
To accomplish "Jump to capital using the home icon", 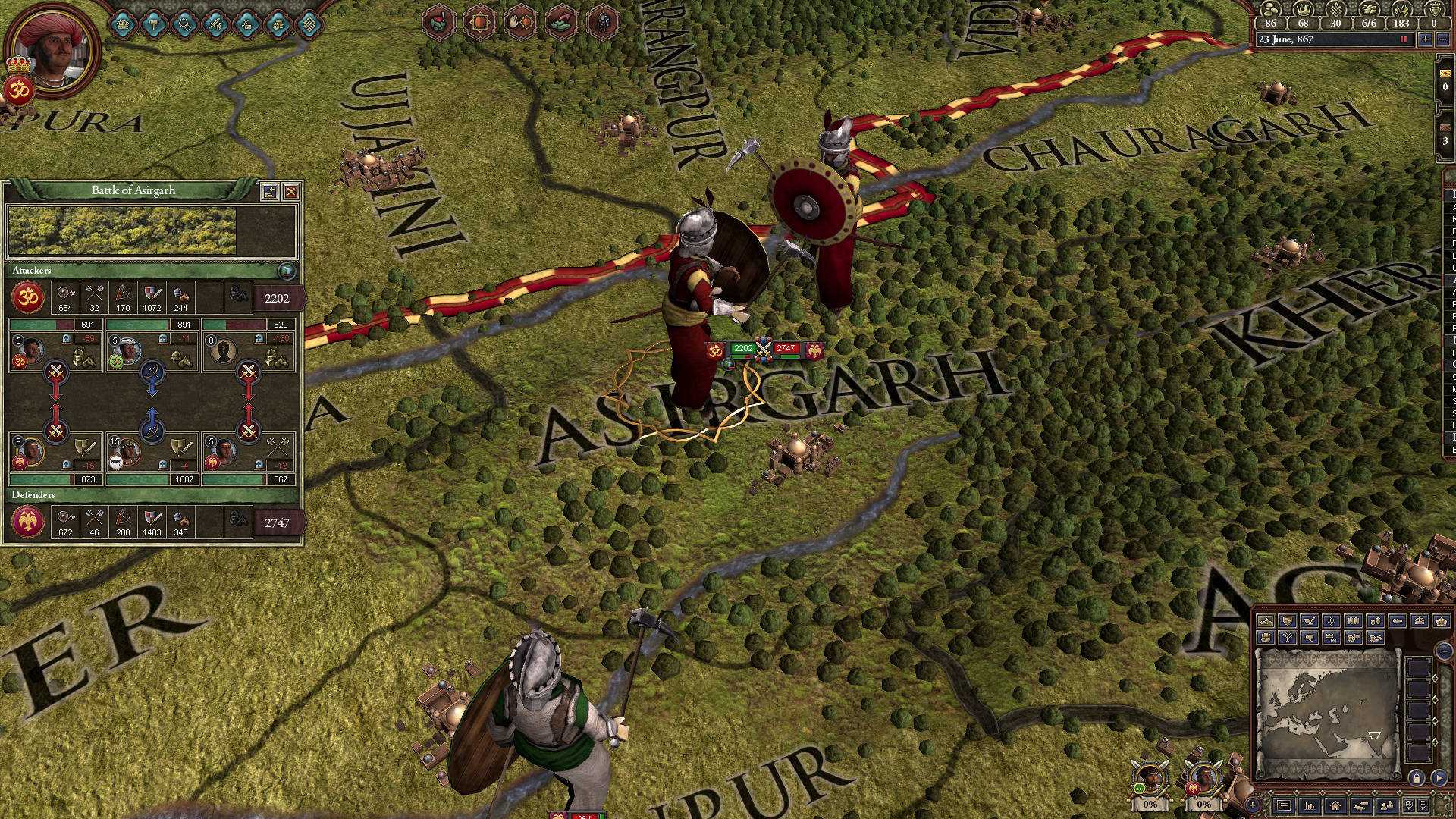I will 1335,805.
